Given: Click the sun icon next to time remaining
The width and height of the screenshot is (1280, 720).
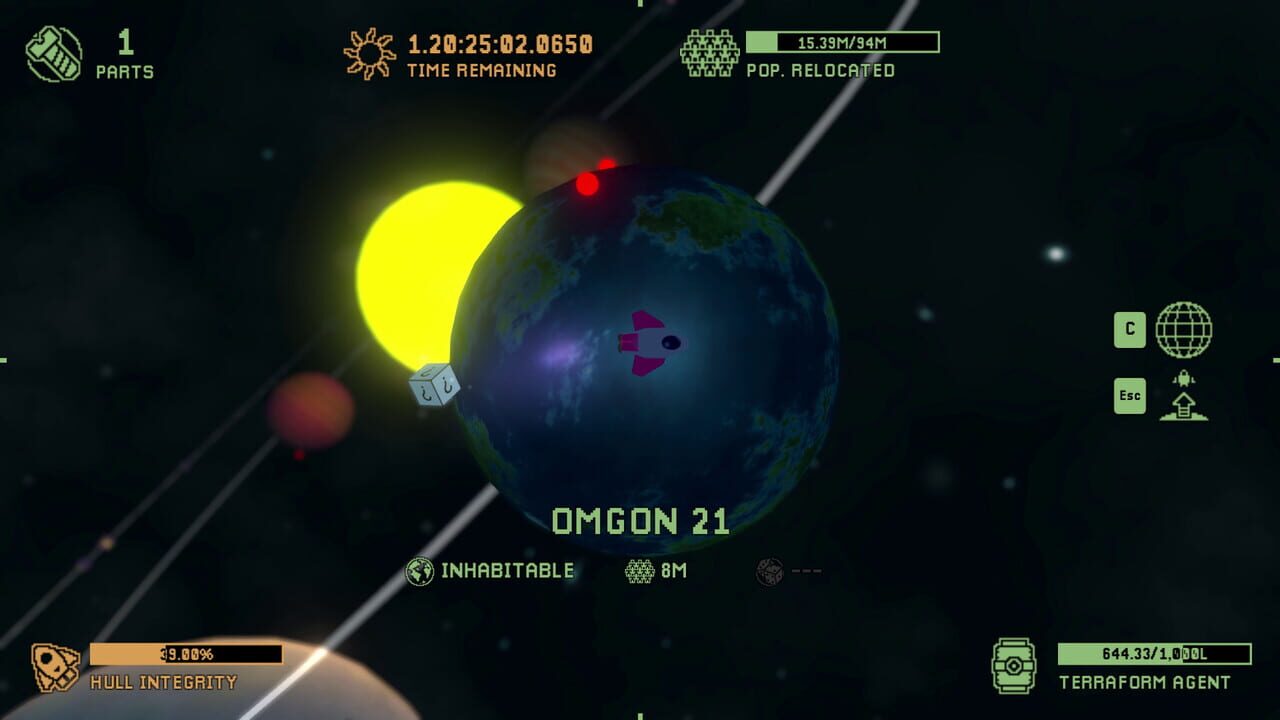Looking at the screenshot, I should 370,52.
